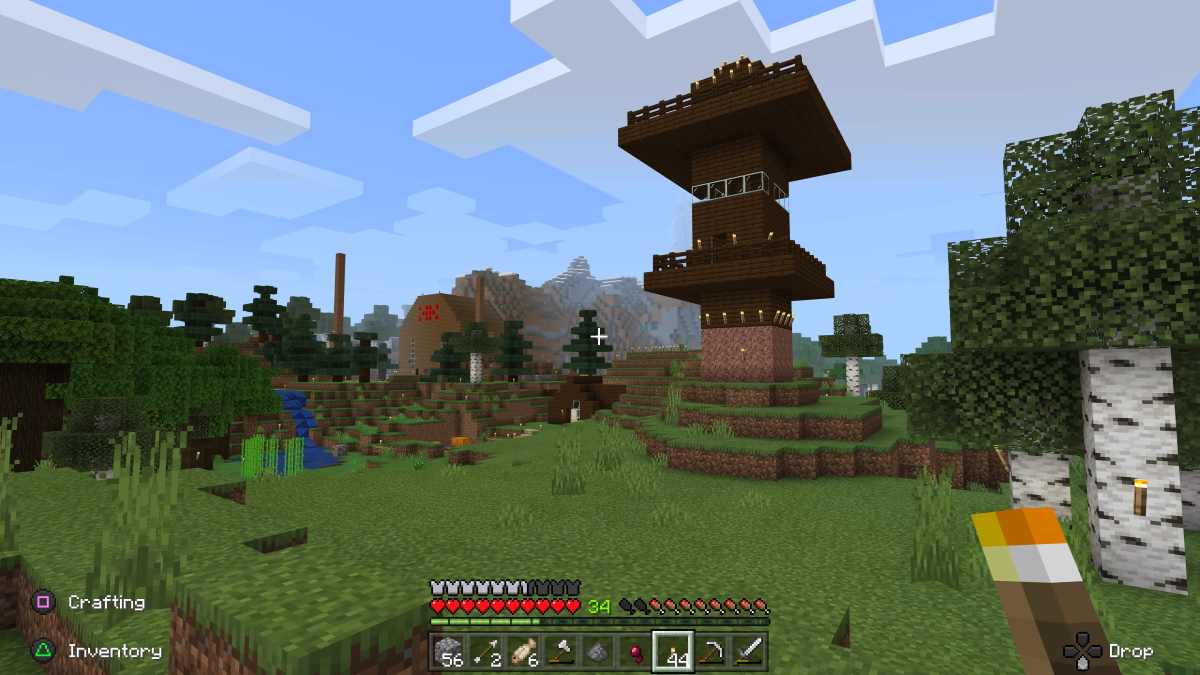Click the Drop item label
This screenshot has width=1200, height=675.
point(1130,651)
